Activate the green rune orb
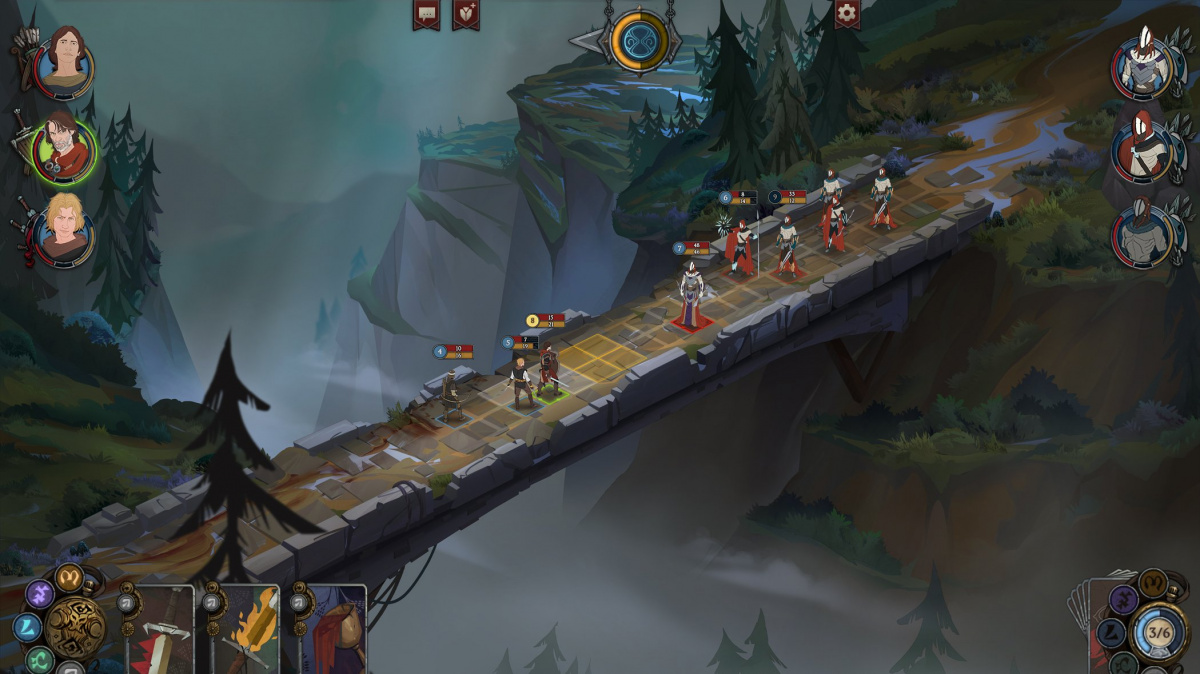 coord(40,659)
